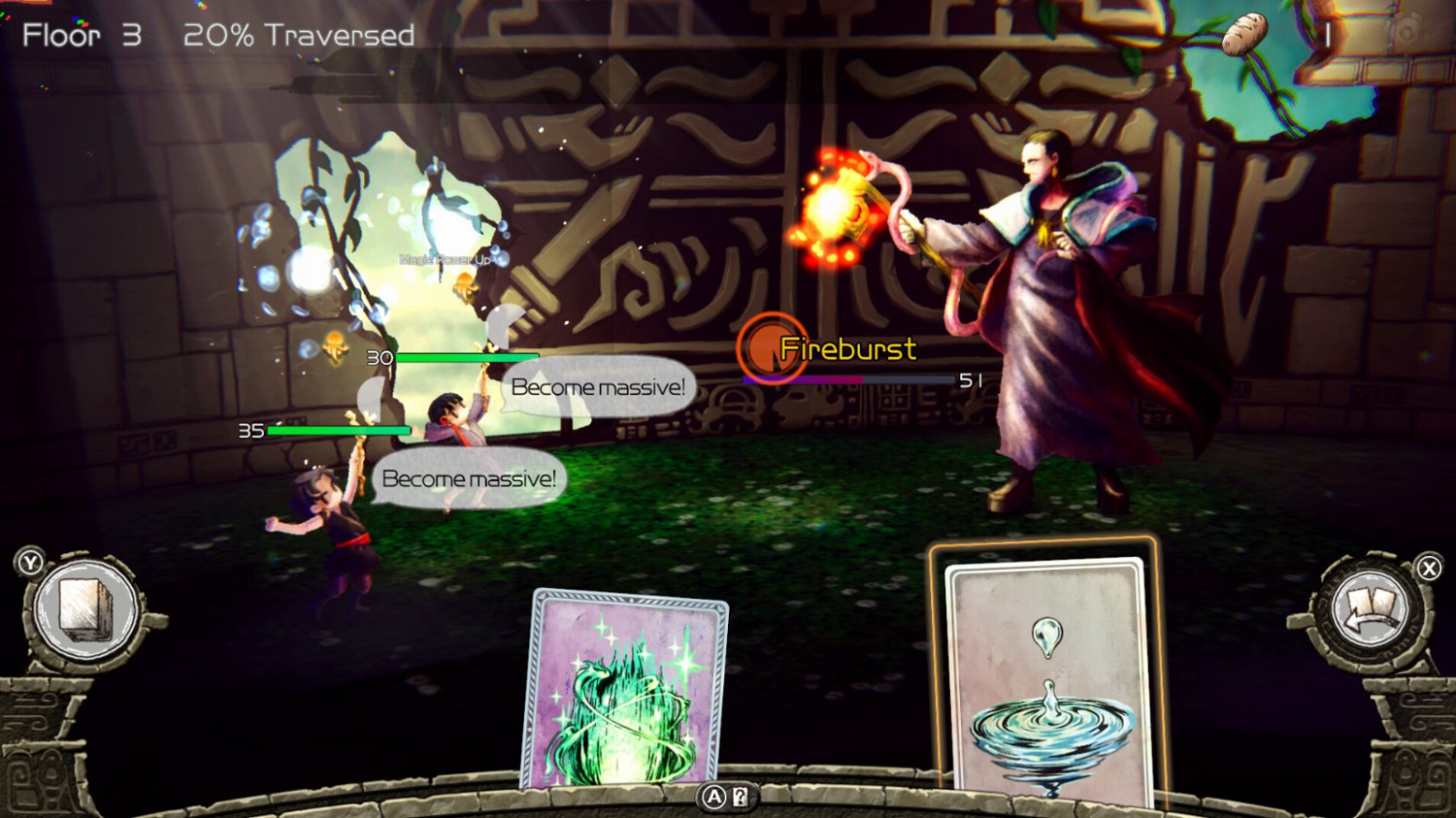
Task: Click the circled A button prompt
Action: [x=712, y=798]
